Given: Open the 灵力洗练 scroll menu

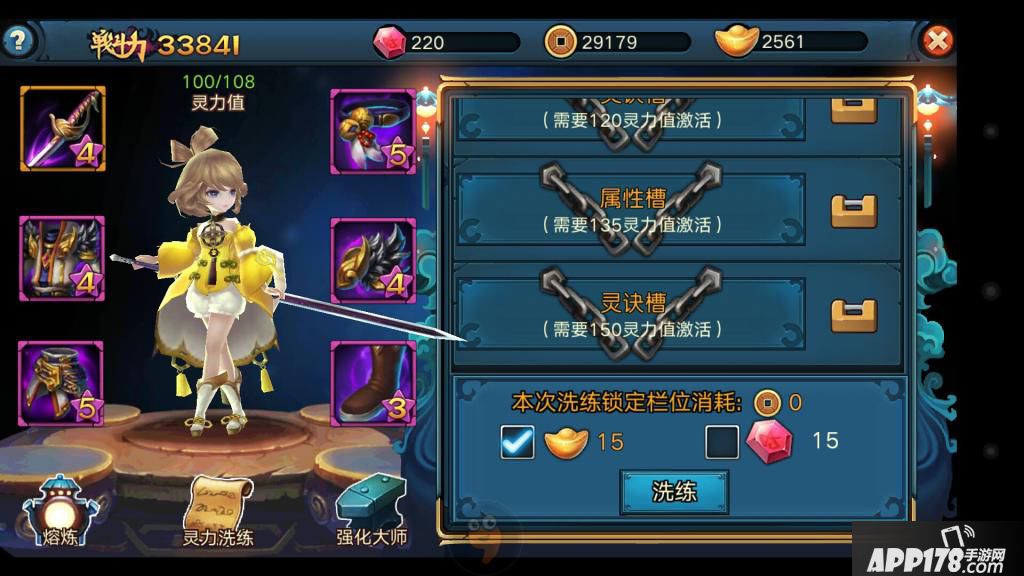Looking at the screenshot, I should [217, 511].
